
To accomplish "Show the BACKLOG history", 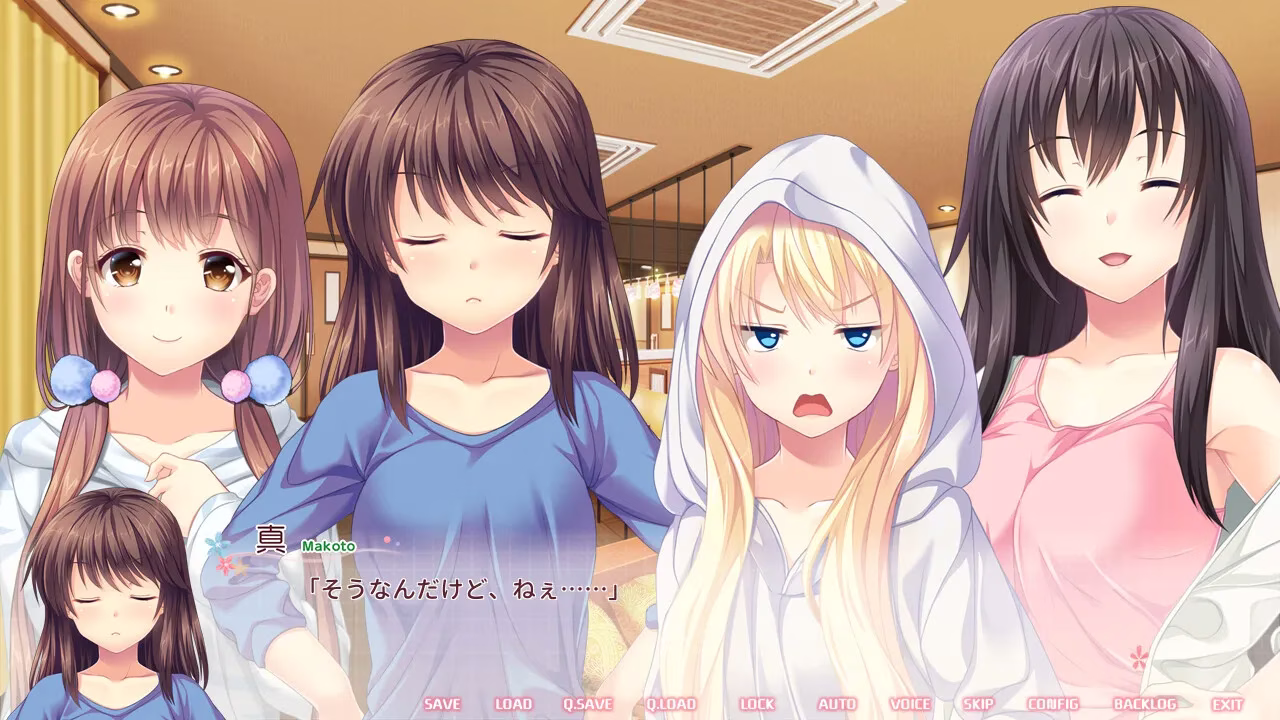I will [1144, 704].
